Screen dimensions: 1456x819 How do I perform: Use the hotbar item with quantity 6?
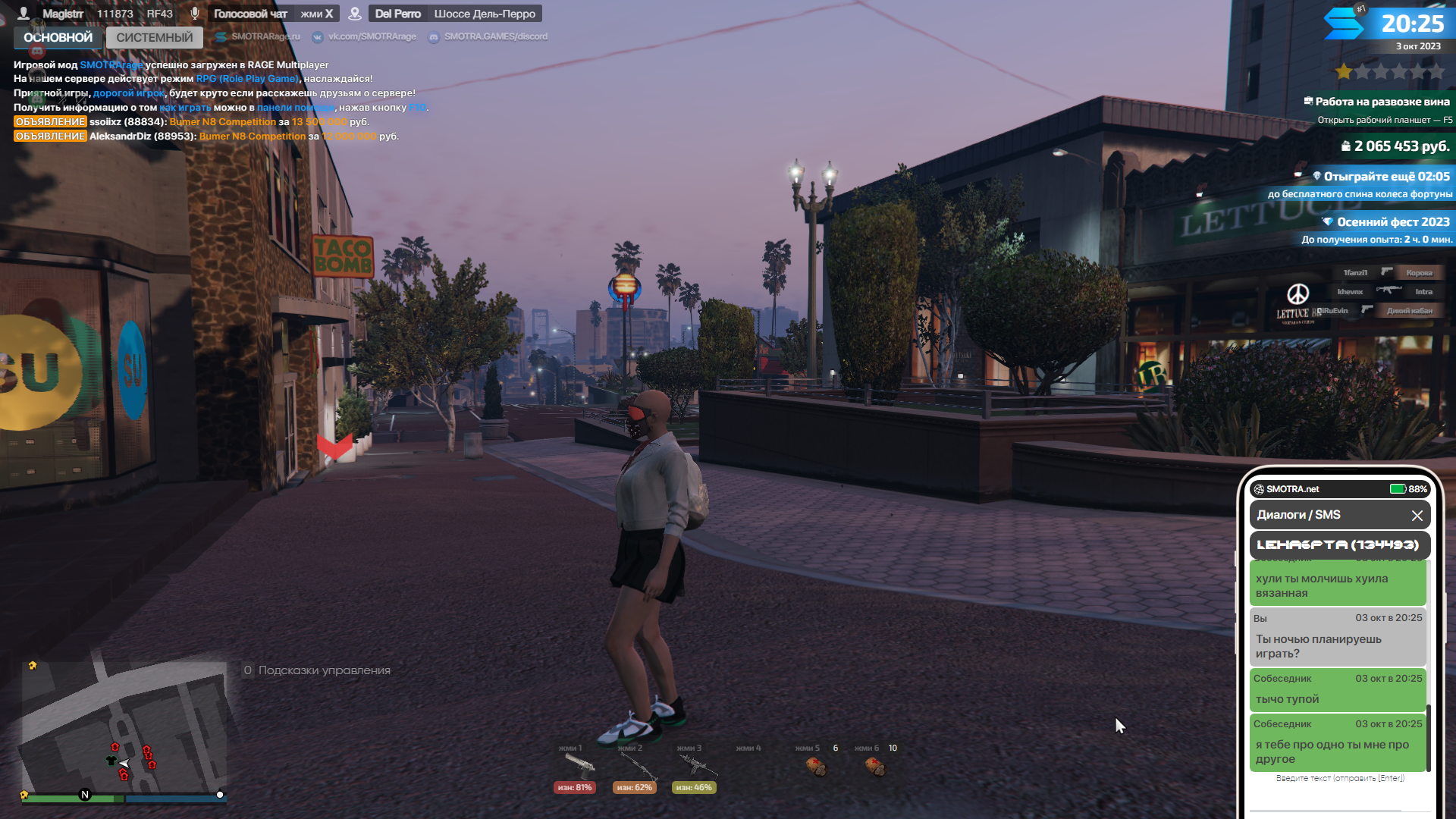816,767
